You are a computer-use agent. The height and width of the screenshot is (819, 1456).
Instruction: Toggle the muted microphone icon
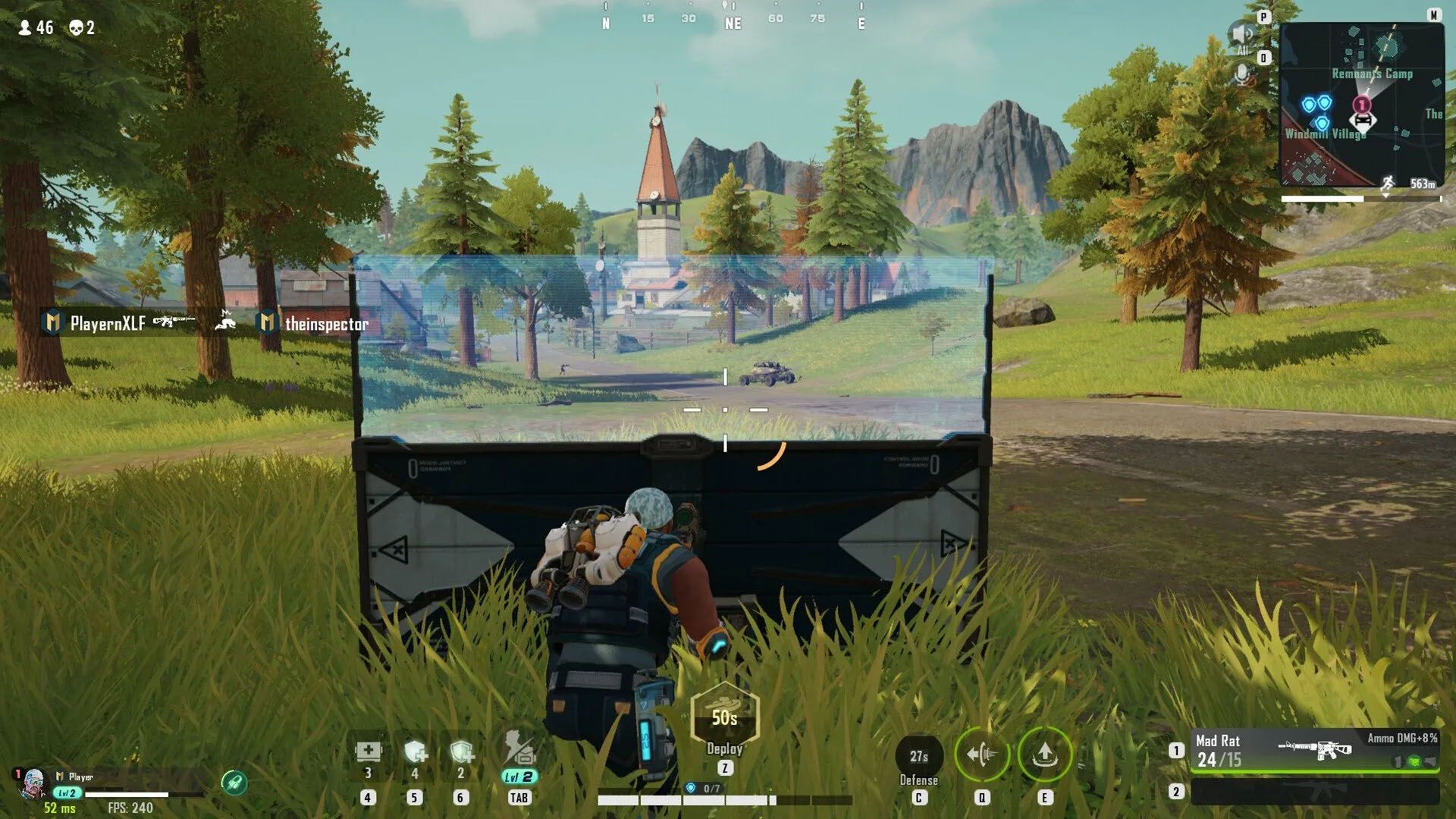1242,74
